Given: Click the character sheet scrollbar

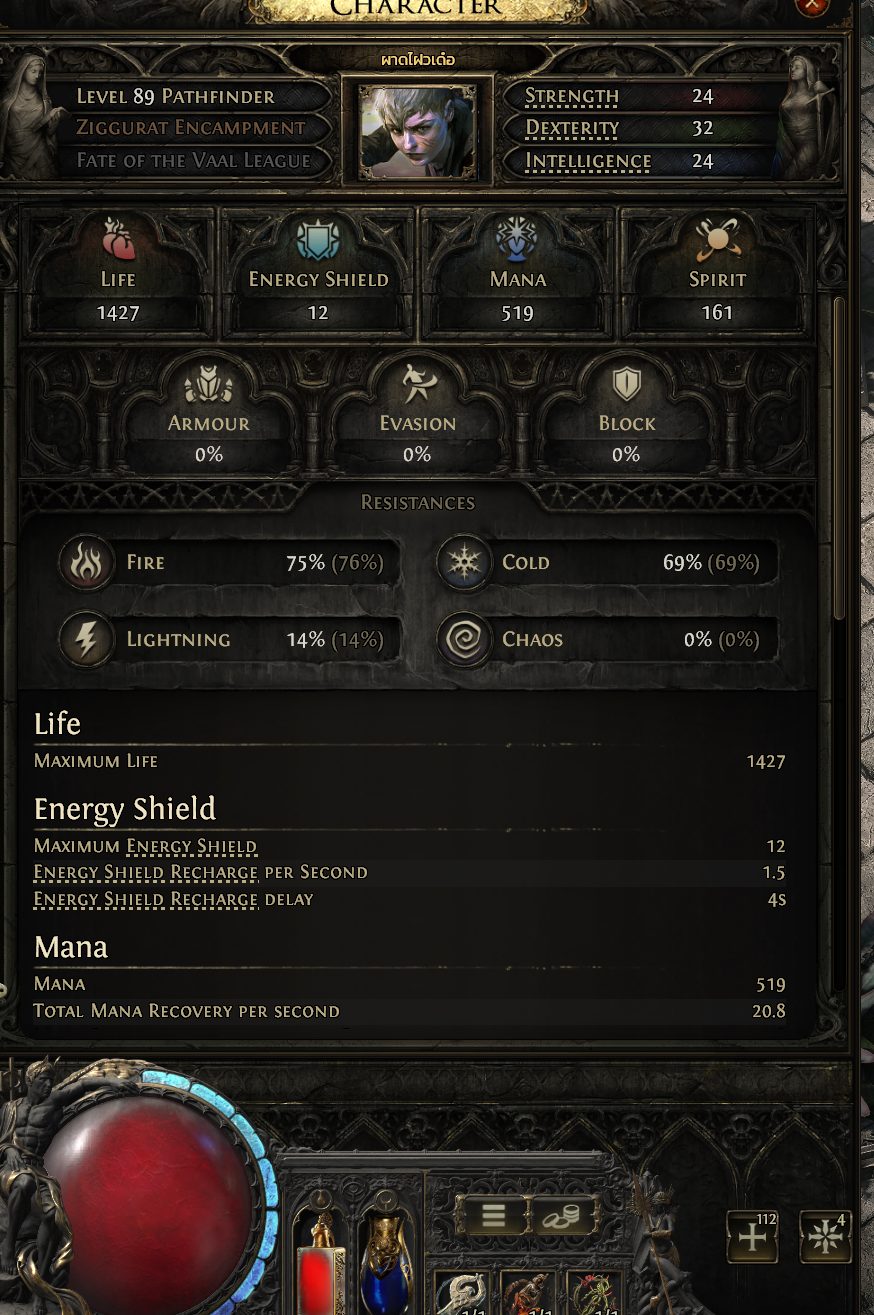Looking at the screenshot, I should (840, 458).
